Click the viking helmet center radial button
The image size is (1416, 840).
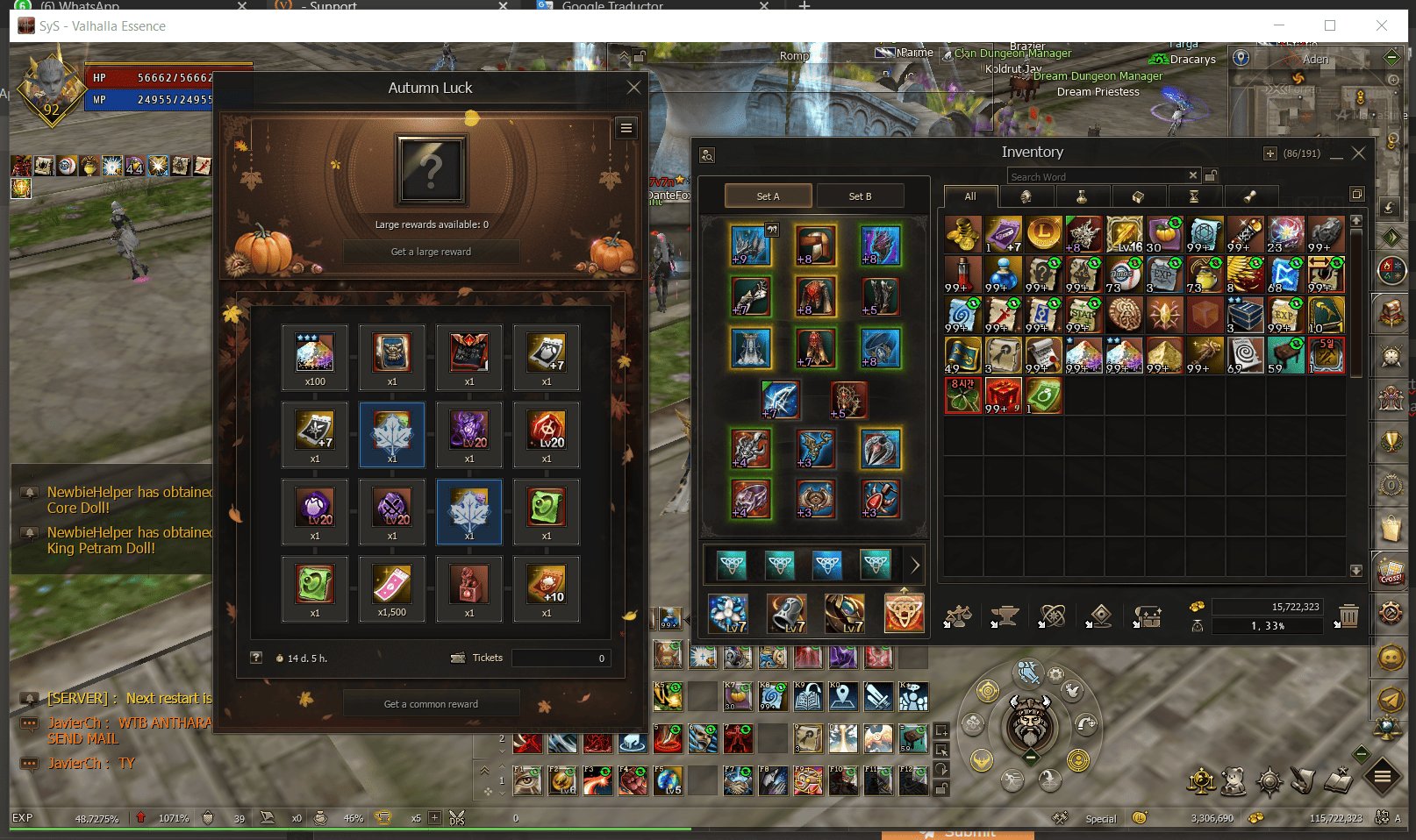pyautogui.click(x=1031, y=723)
